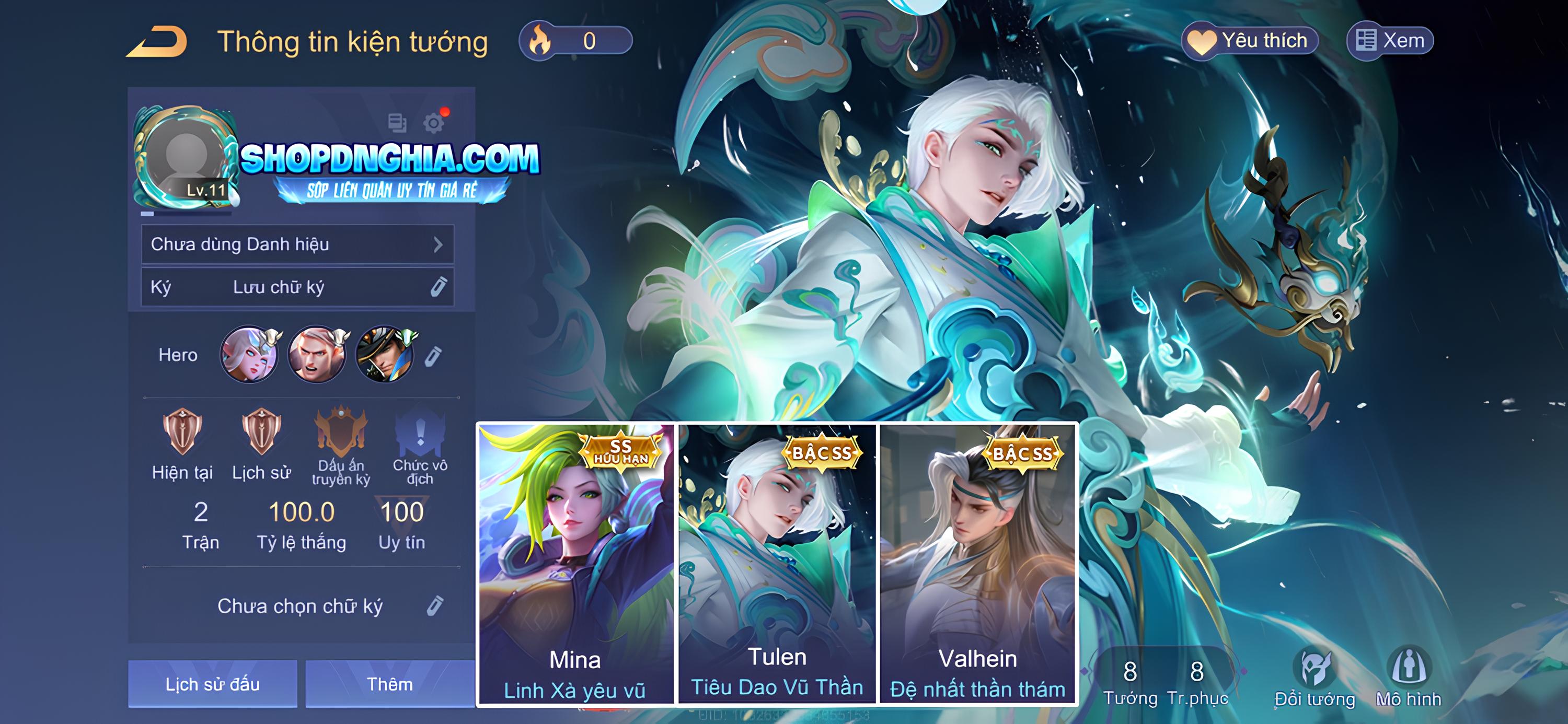
Task: Pick the Valhein Đệ nhất thần thám card
Action: [977, 563]
